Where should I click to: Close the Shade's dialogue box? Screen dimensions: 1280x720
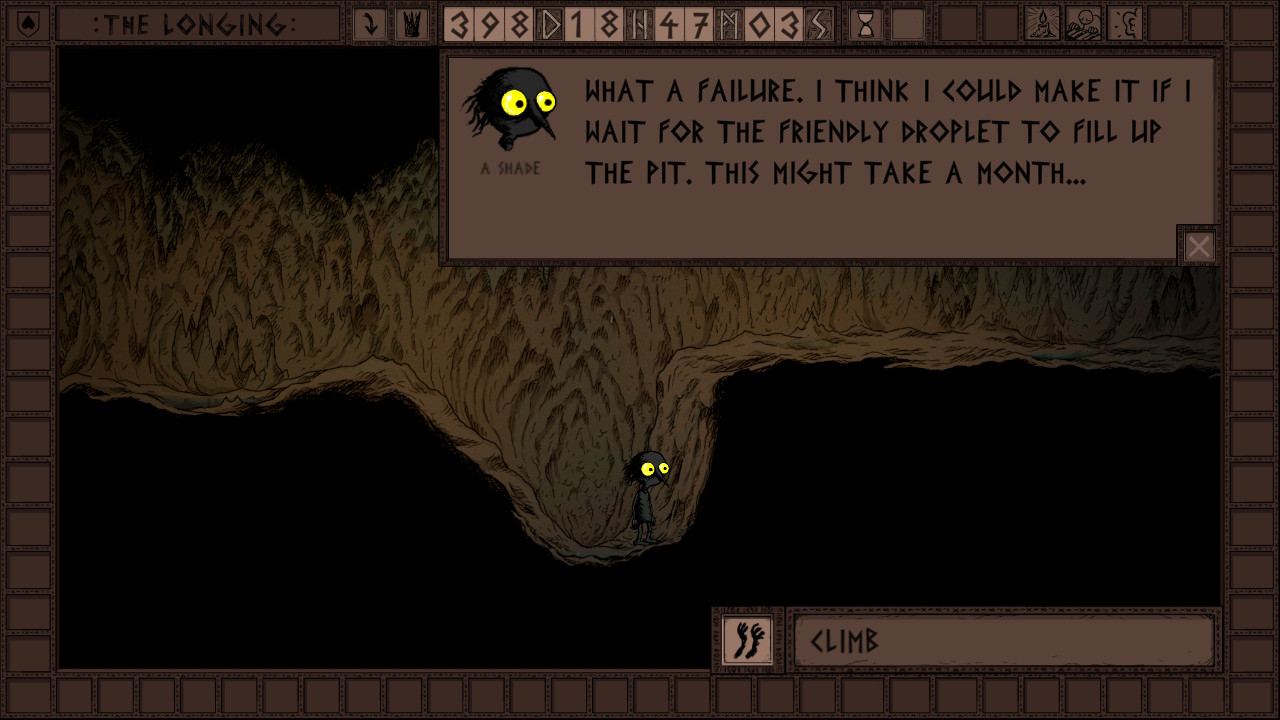1198,246
